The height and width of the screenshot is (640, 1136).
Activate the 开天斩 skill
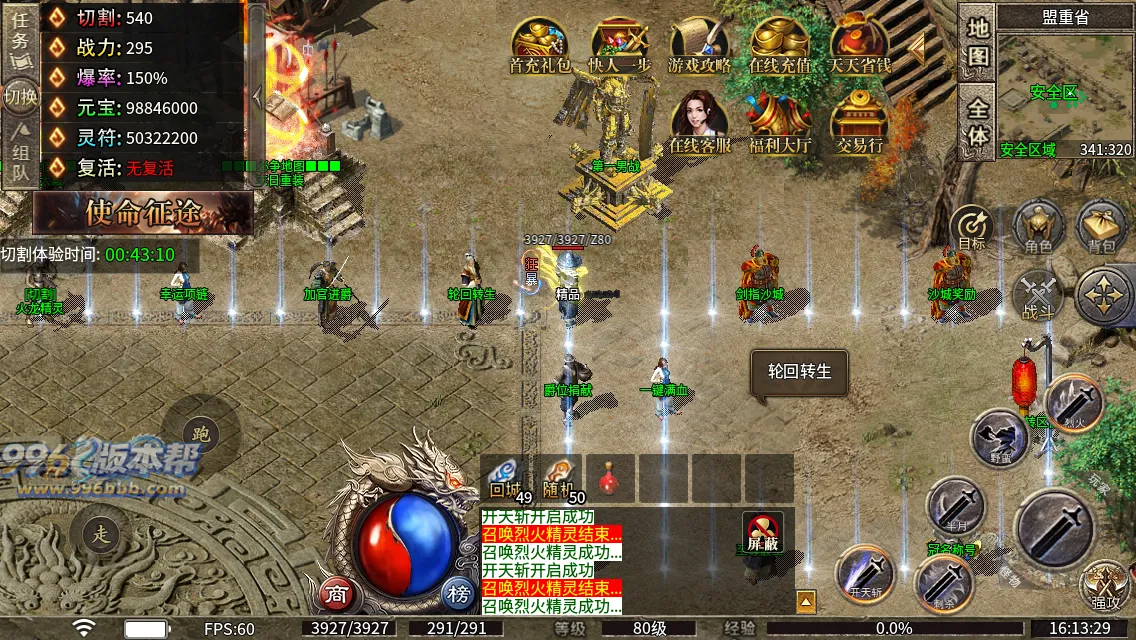(864, 574)
